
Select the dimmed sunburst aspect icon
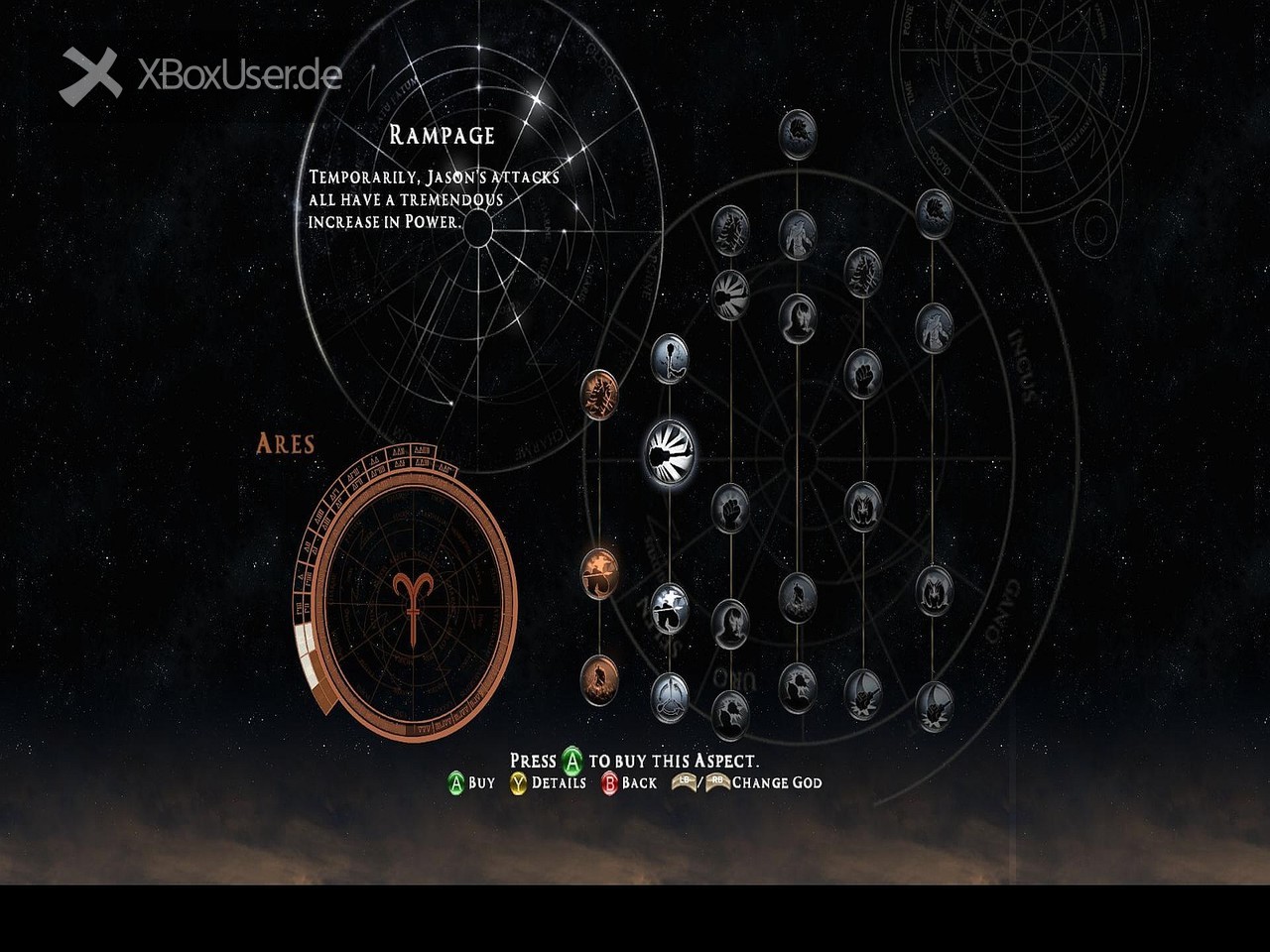(x=730, y=295)
